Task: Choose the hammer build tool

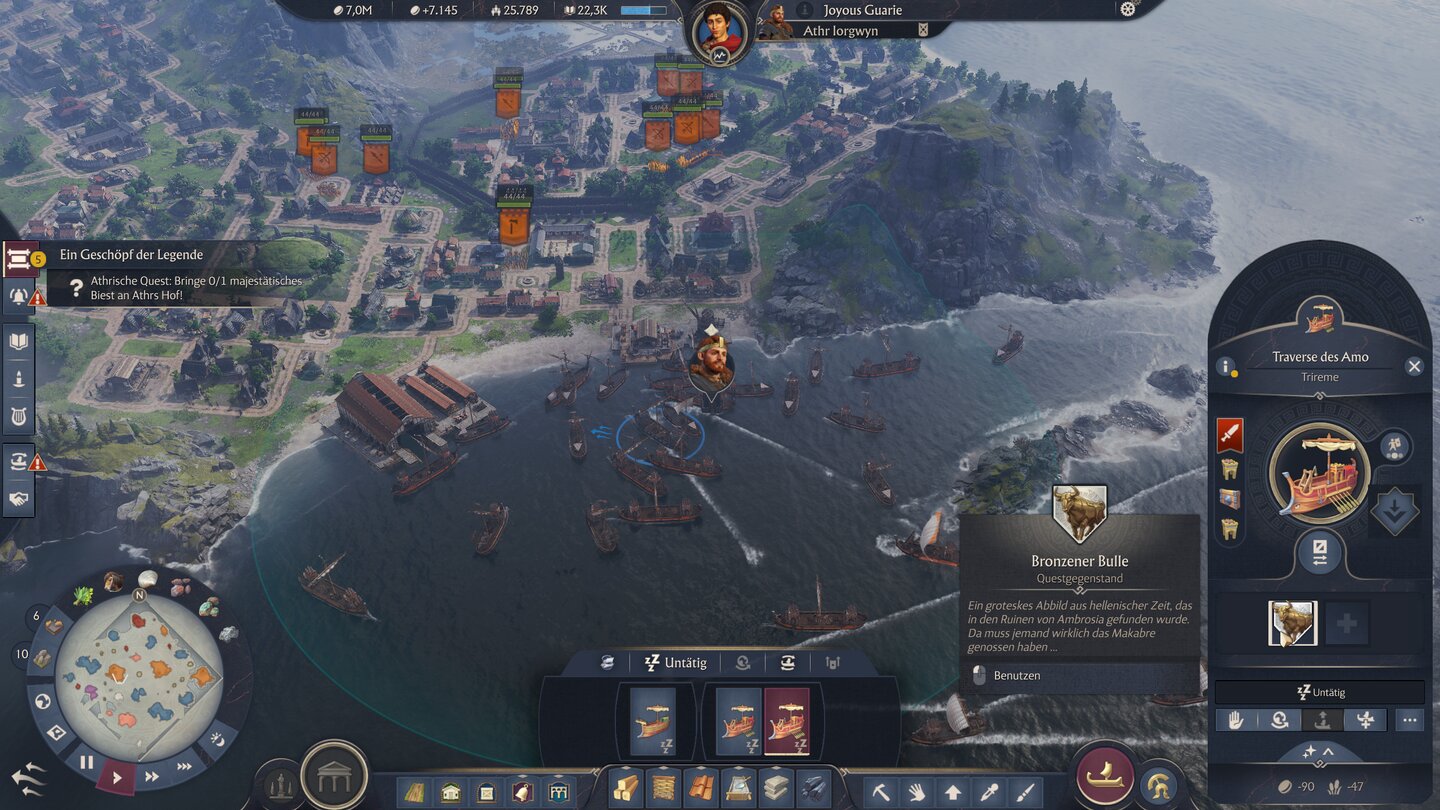Action: (x=881, y=792)
